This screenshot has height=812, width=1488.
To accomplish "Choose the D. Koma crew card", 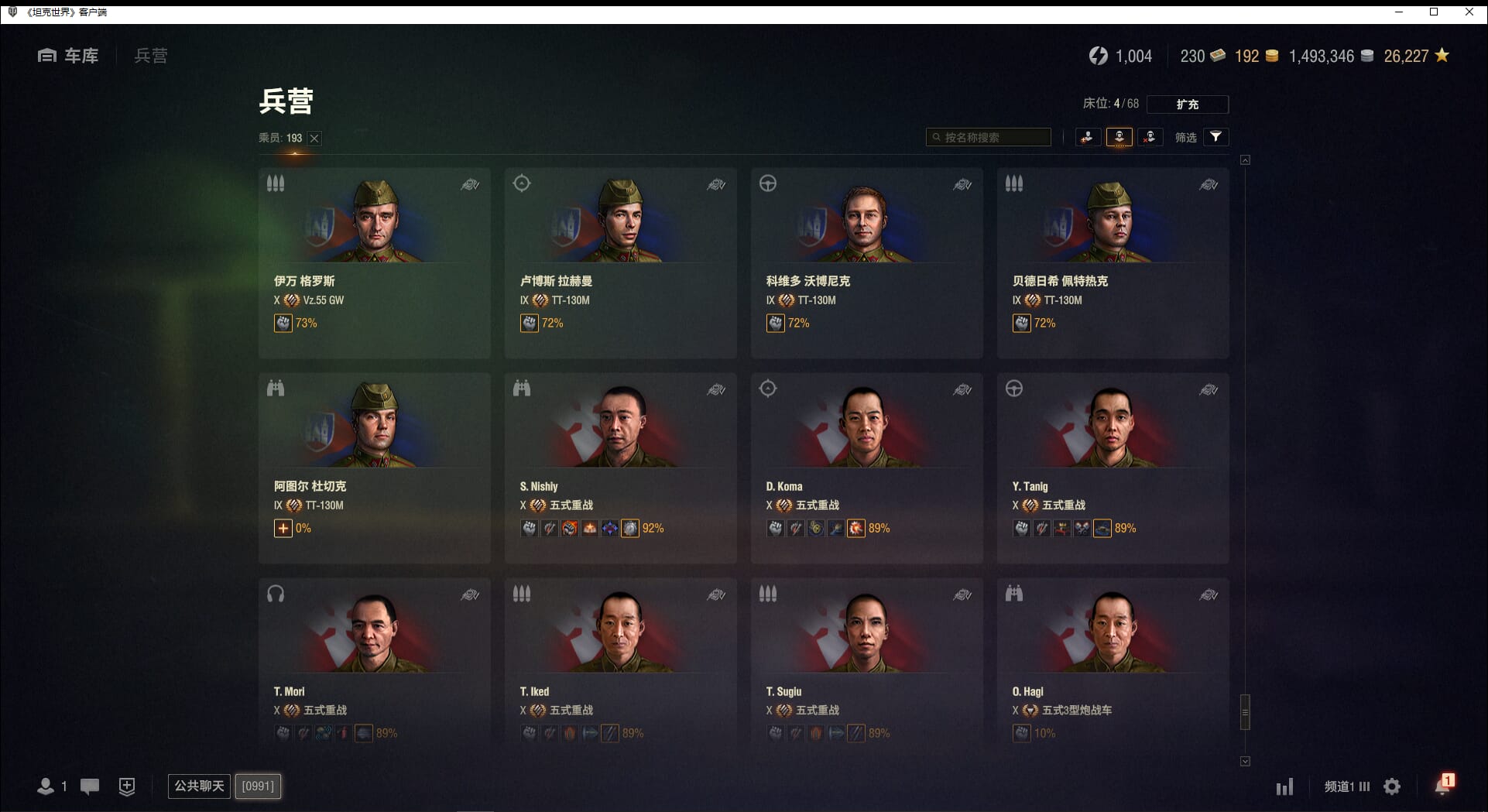I will 866,468.
